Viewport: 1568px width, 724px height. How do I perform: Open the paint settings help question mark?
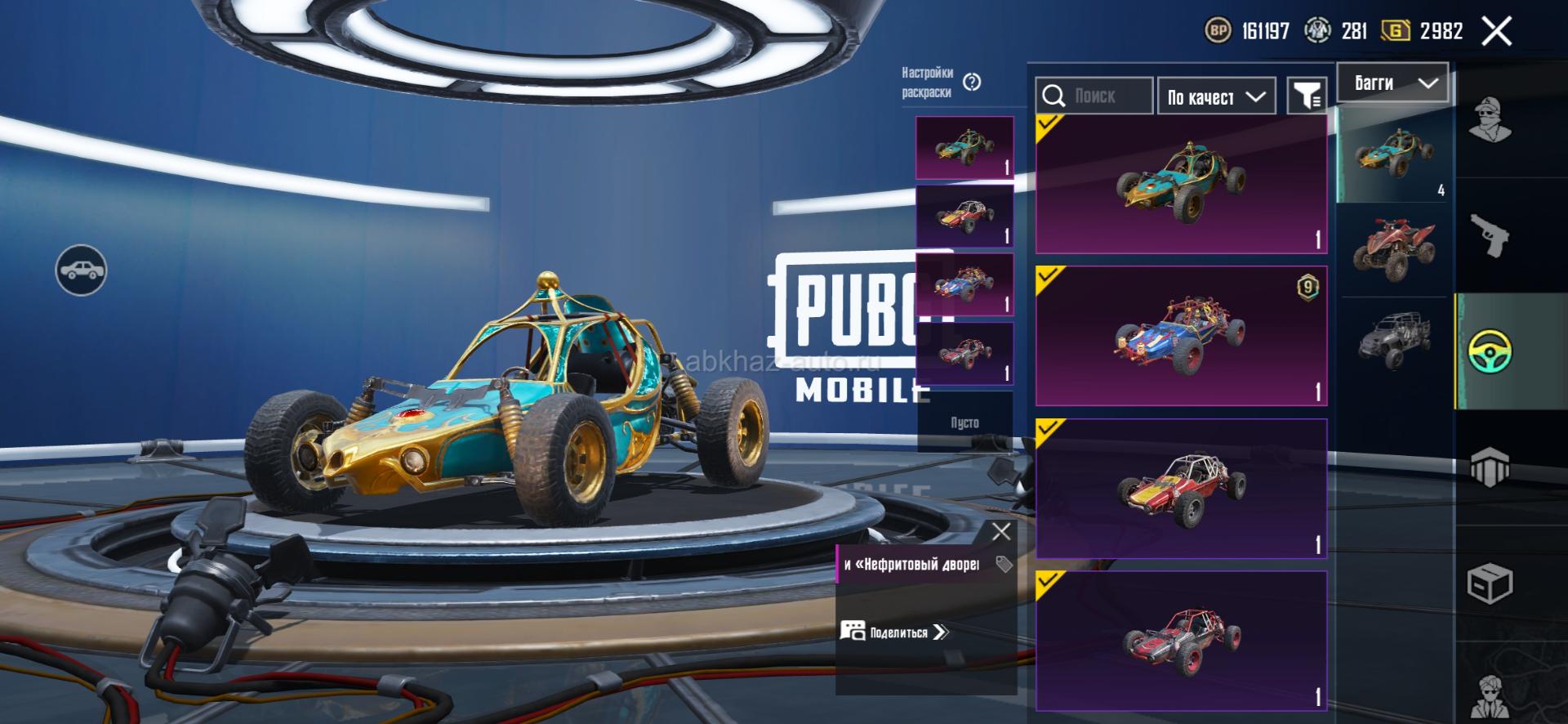972,82
